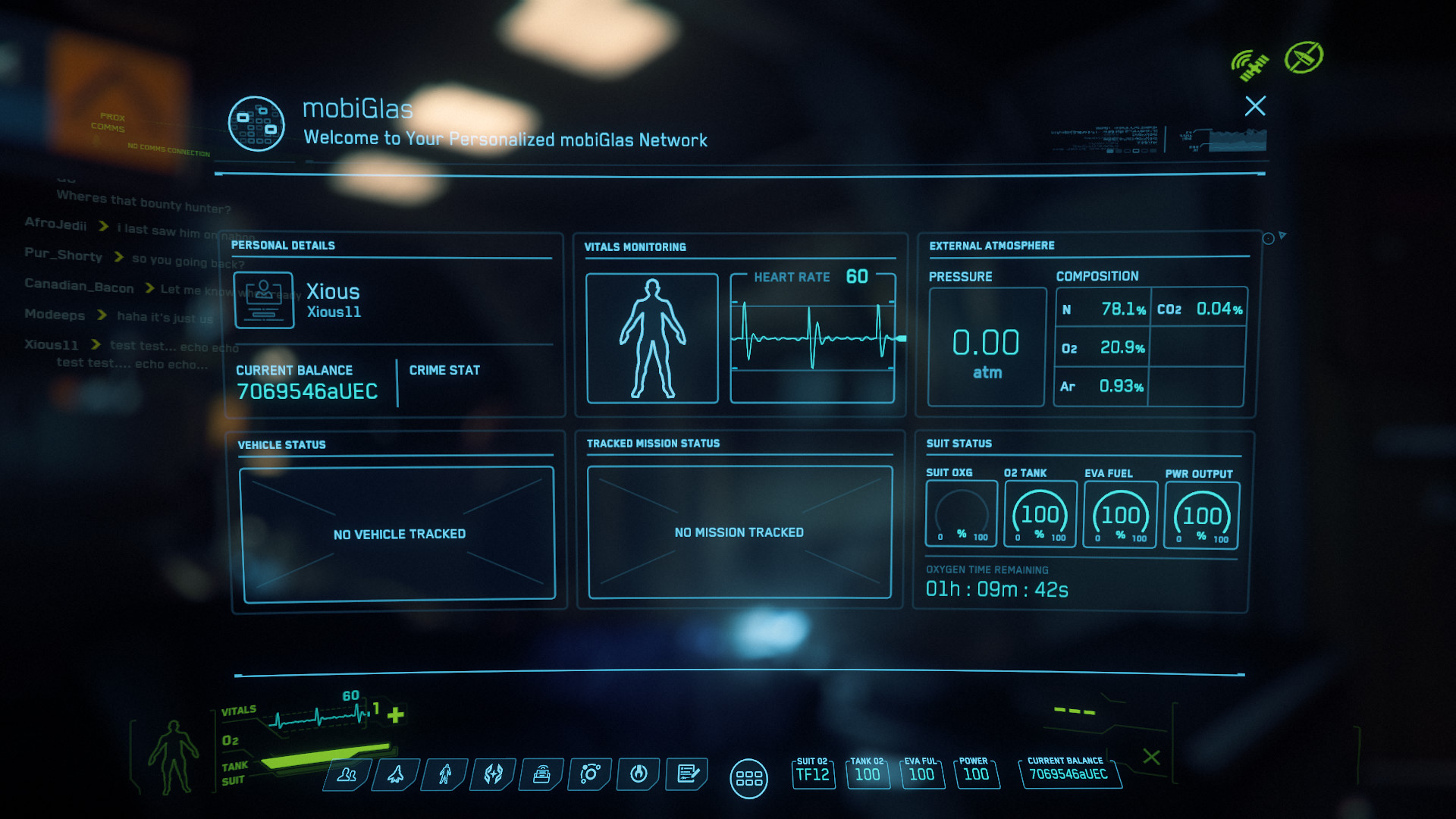Open the document and pen app icon
The height and width of the screenshot is (819, 1456).
point(688,774)
